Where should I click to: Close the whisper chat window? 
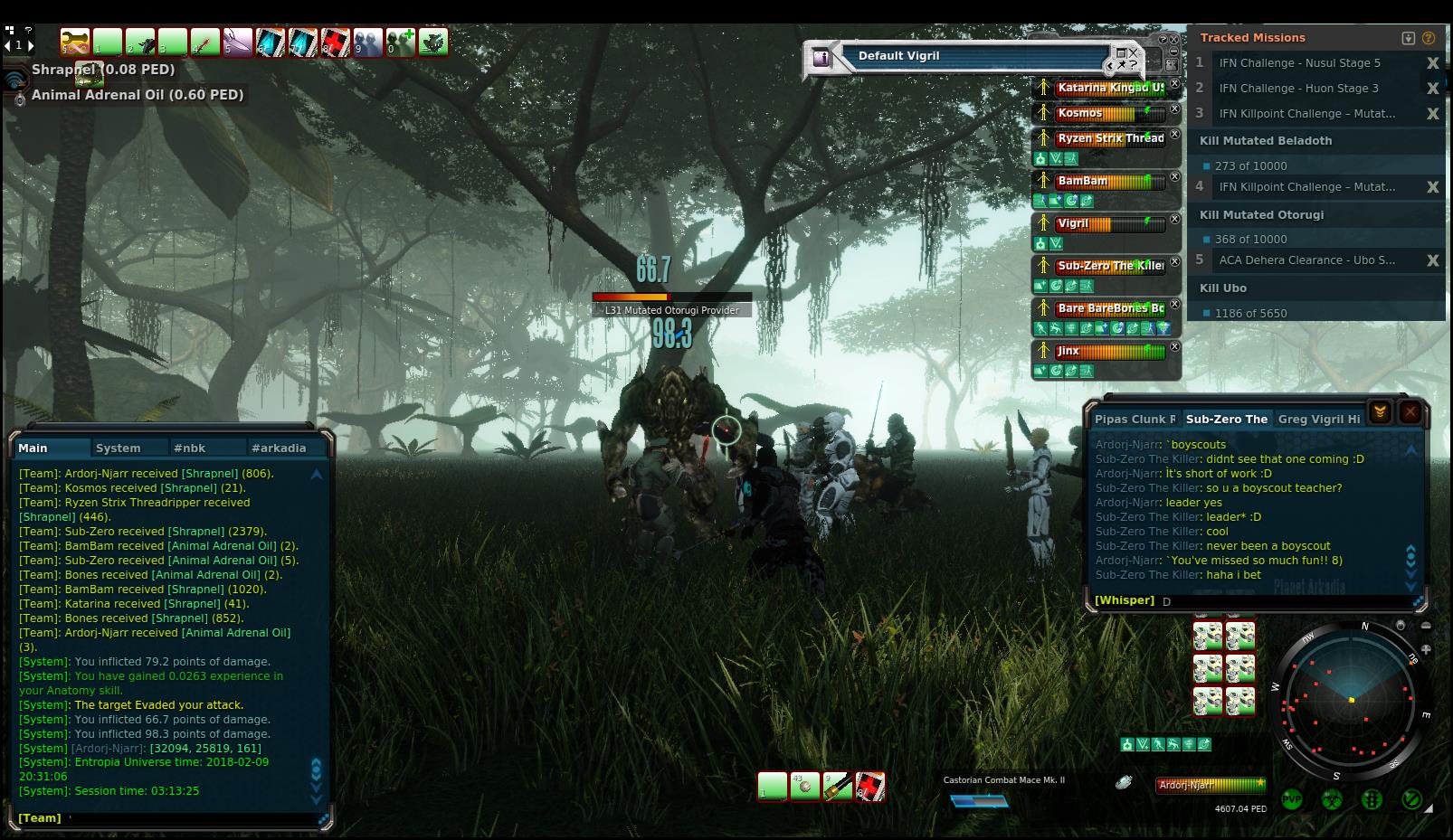coord(1410,412)
